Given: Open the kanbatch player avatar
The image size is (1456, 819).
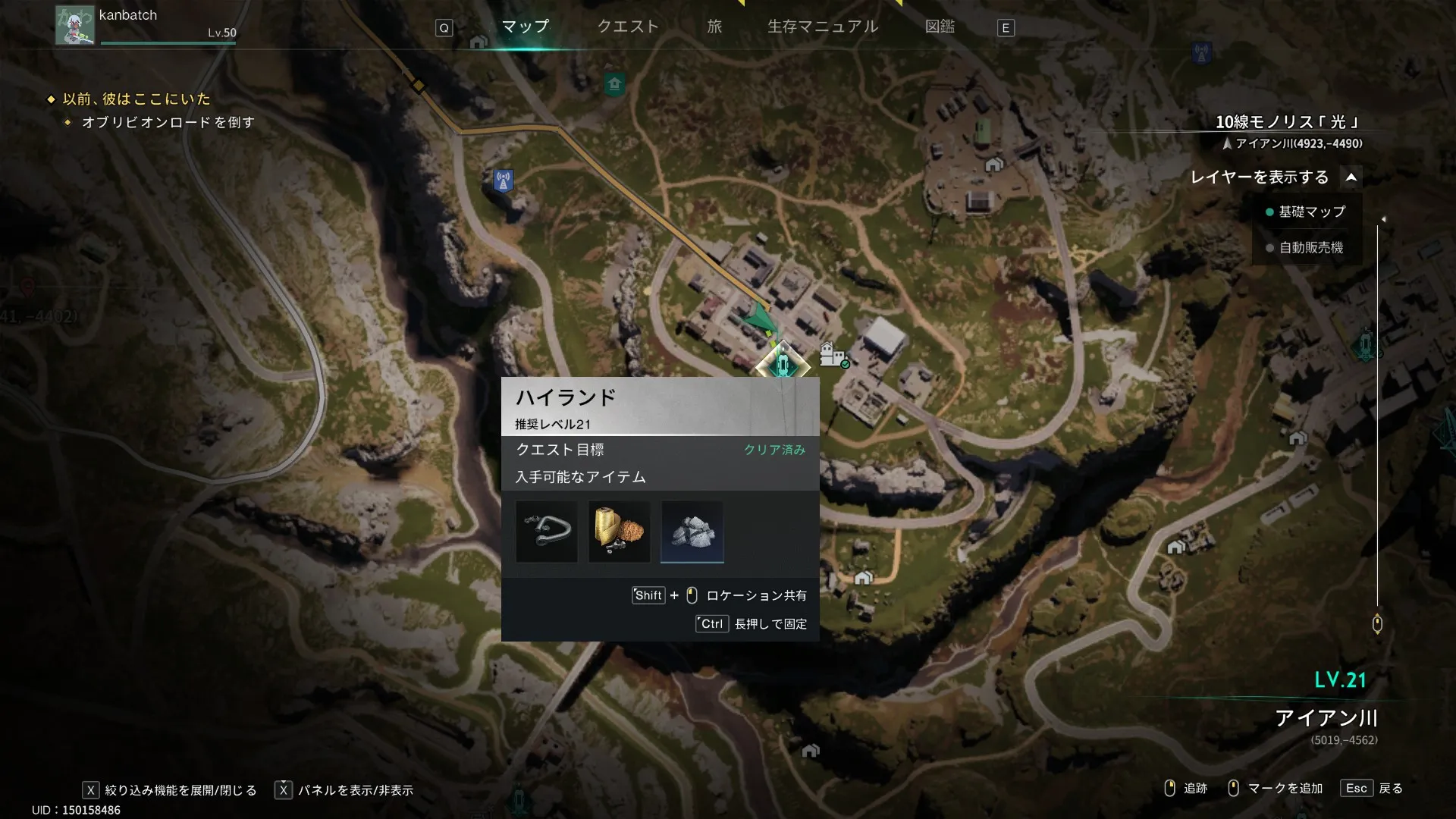Looking at the screenshot, I should 74,25.
